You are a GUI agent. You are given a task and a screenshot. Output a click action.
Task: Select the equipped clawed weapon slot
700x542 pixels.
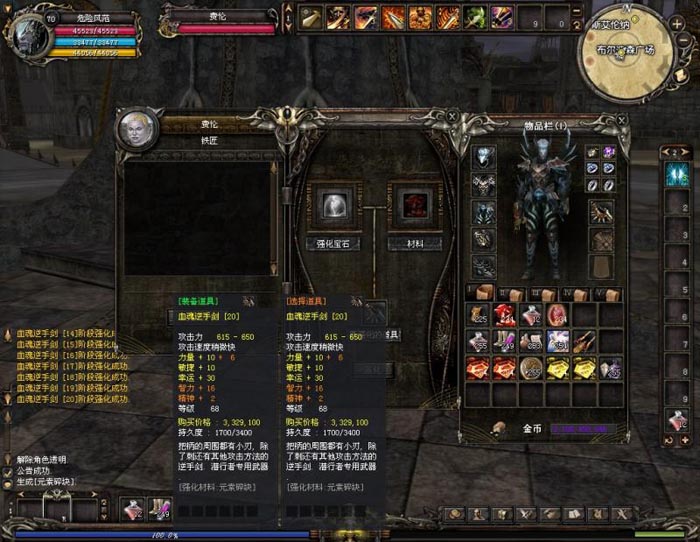click(601, 212)
